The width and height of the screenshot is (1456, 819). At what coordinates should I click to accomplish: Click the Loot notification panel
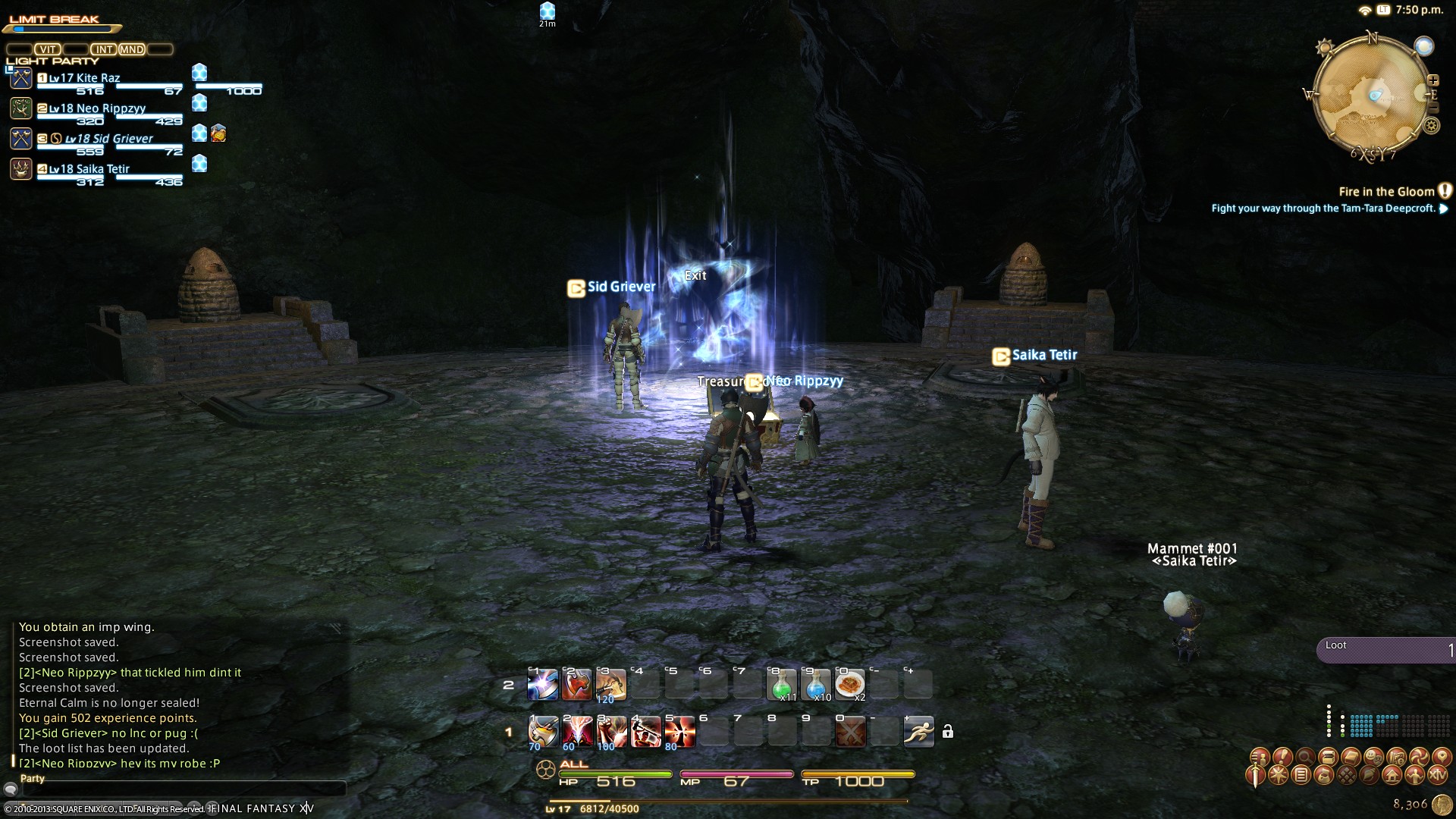coord(1386,650)
